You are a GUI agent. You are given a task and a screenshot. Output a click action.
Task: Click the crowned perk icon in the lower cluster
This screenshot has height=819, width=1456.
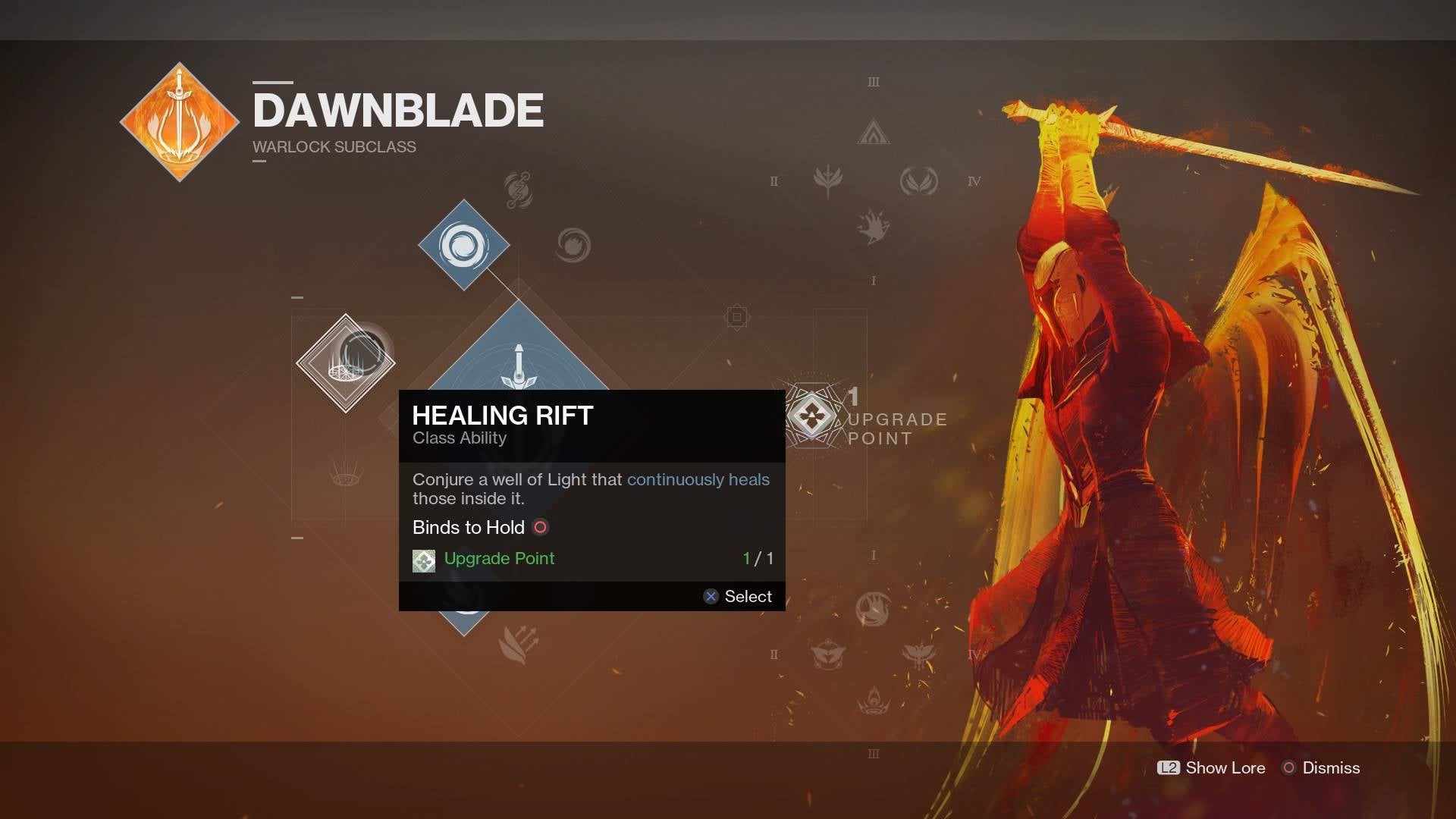[873, 702]
